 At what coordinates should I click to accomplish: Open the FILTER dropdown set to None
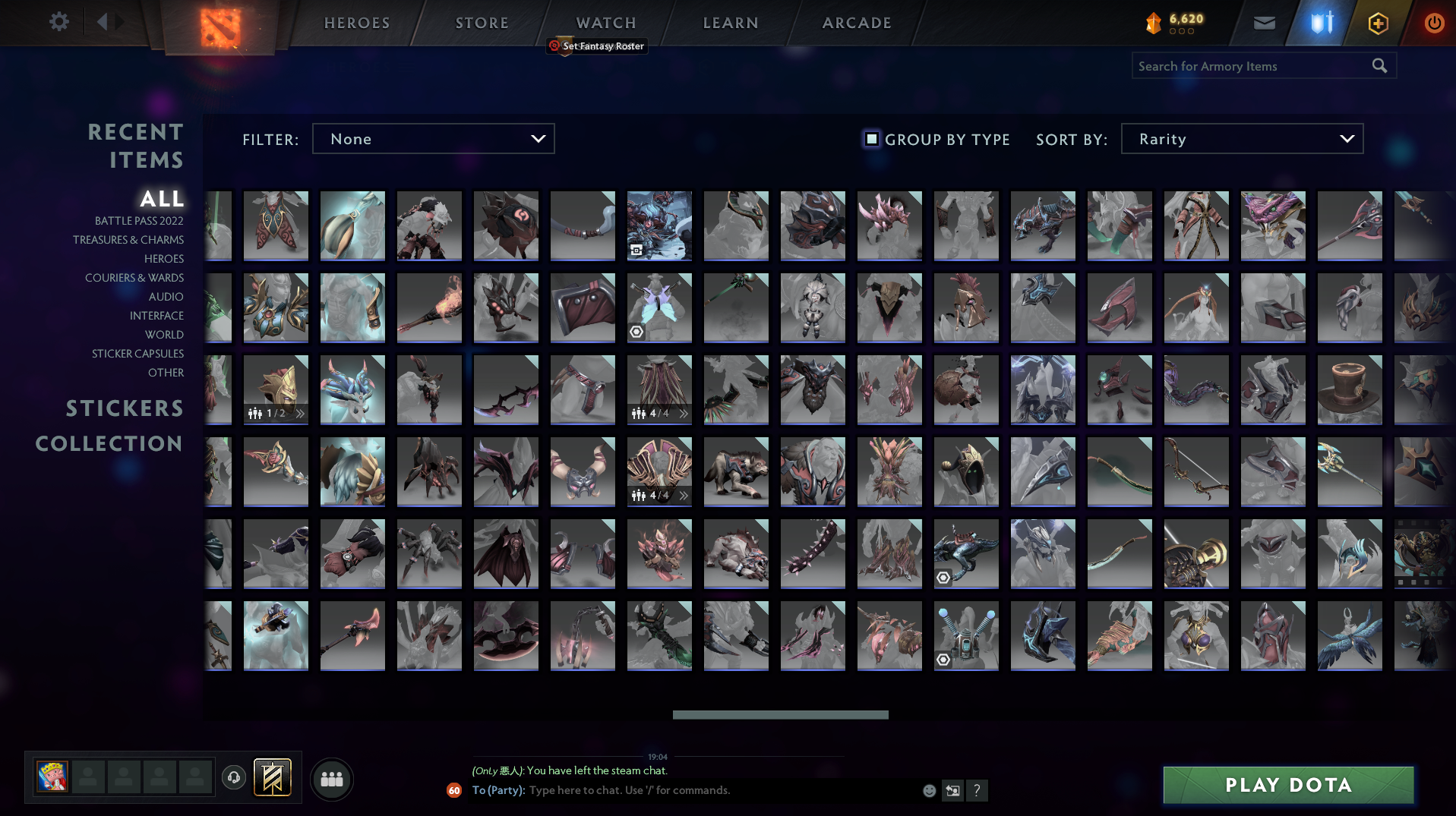pyautogui.click(x=433, y=139)
